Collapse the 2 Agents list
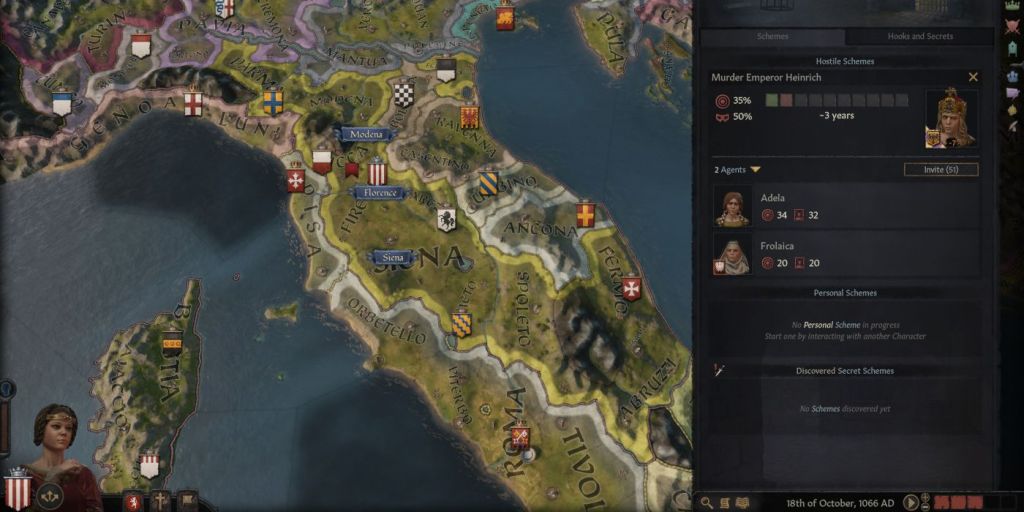Viewport: 1024px width, 512px height. [x=756, y=170]
